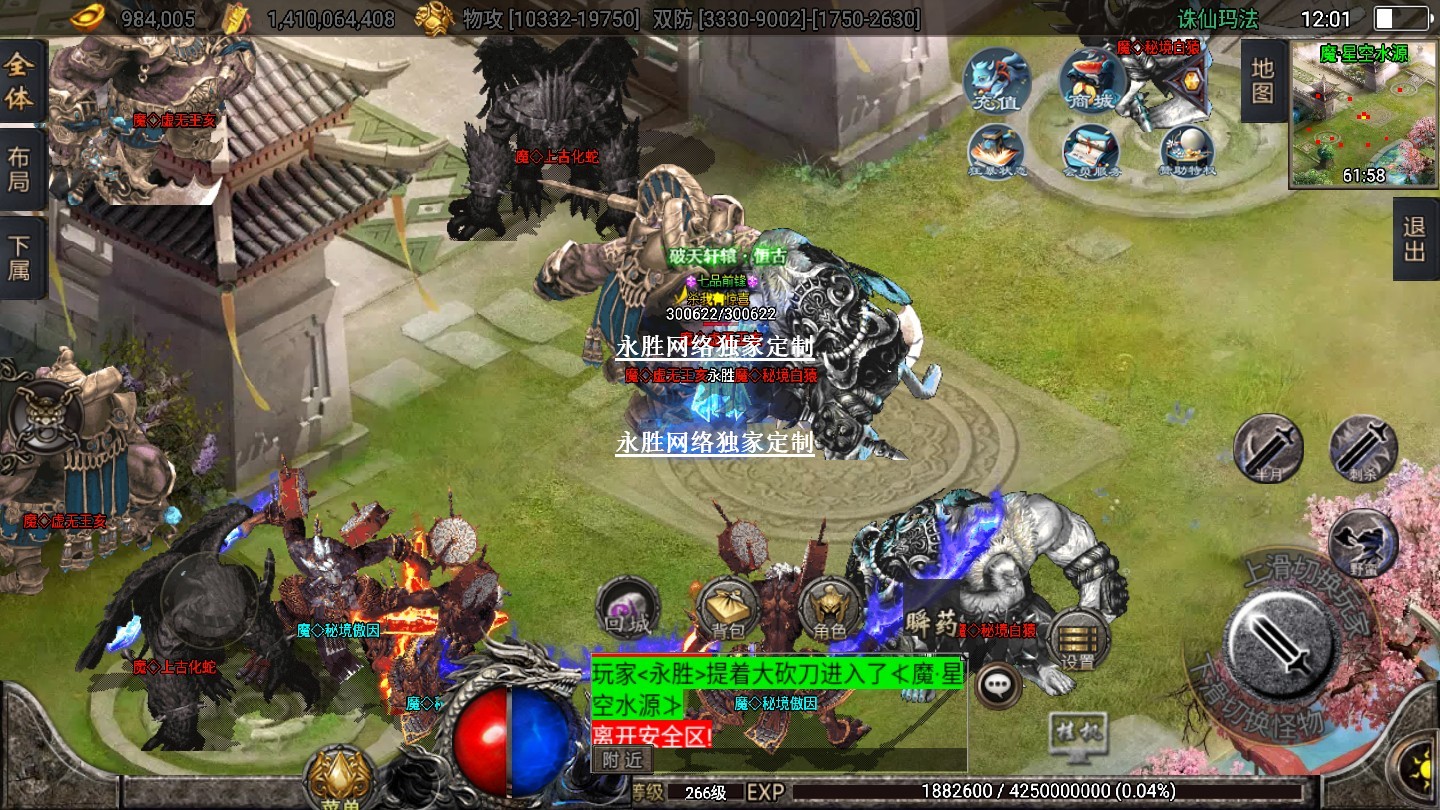Select the 附近 nearby chat channel

pyautogui.click(x=622, y=760)
